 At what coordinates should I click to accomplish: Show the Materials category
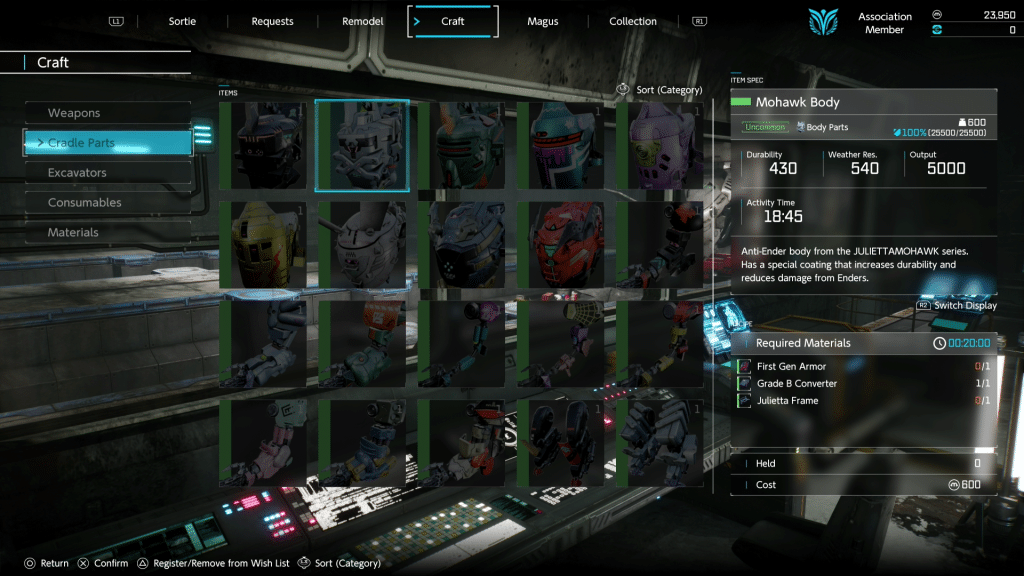coord(107,233)
